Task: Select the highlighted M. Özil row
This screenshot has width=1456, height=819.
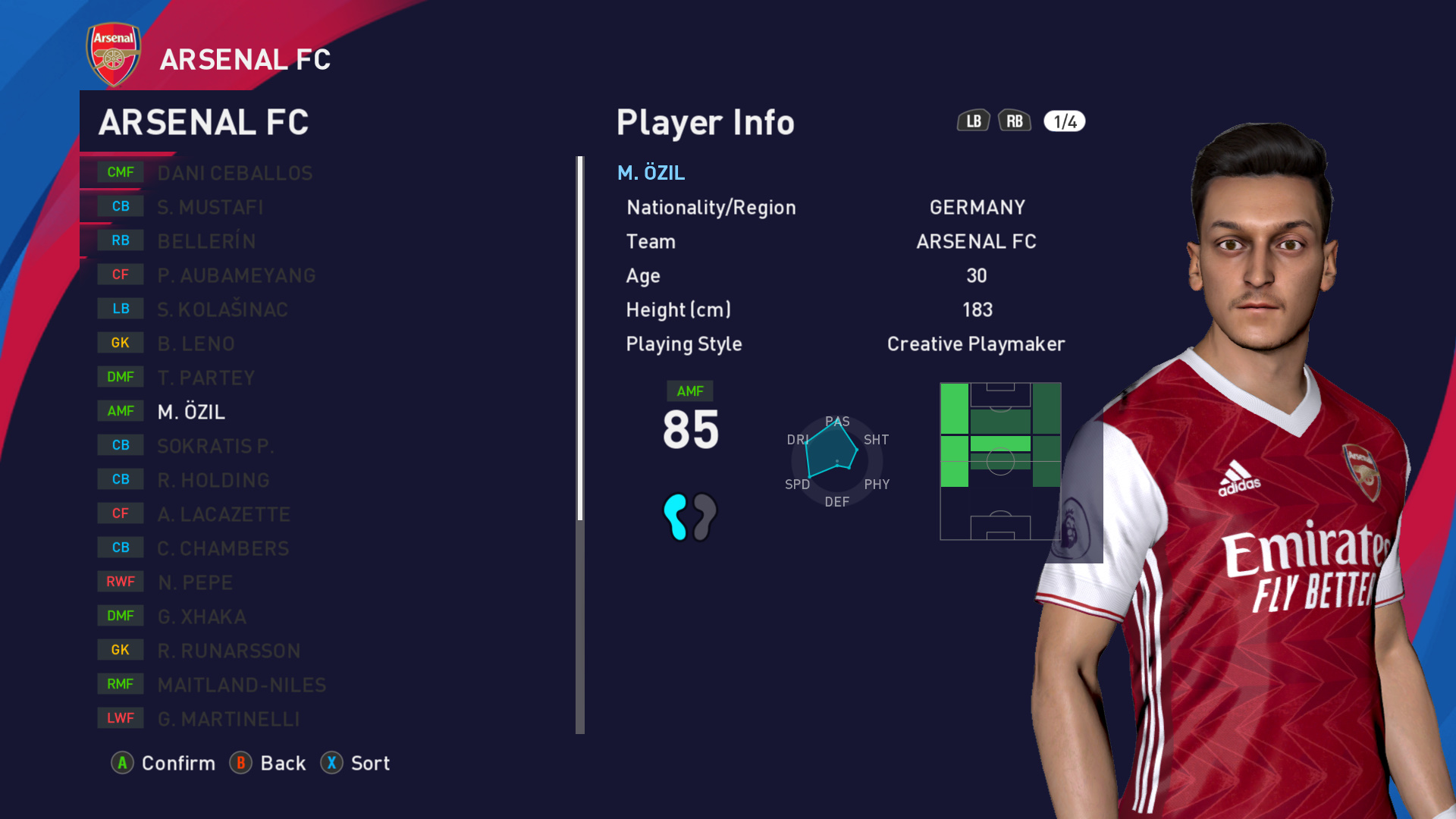Action: point(191,412)
